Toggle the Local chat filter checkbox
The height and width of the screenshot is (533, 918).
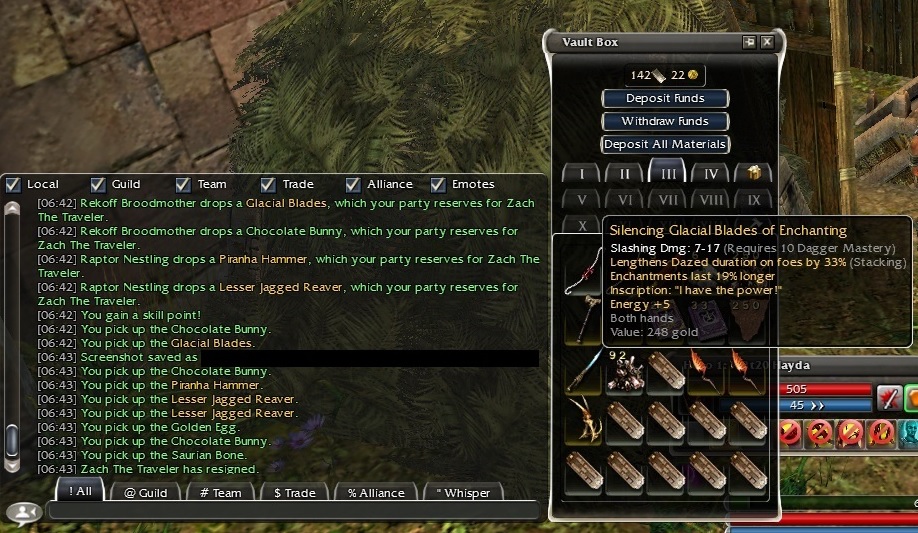coord(13,184)
